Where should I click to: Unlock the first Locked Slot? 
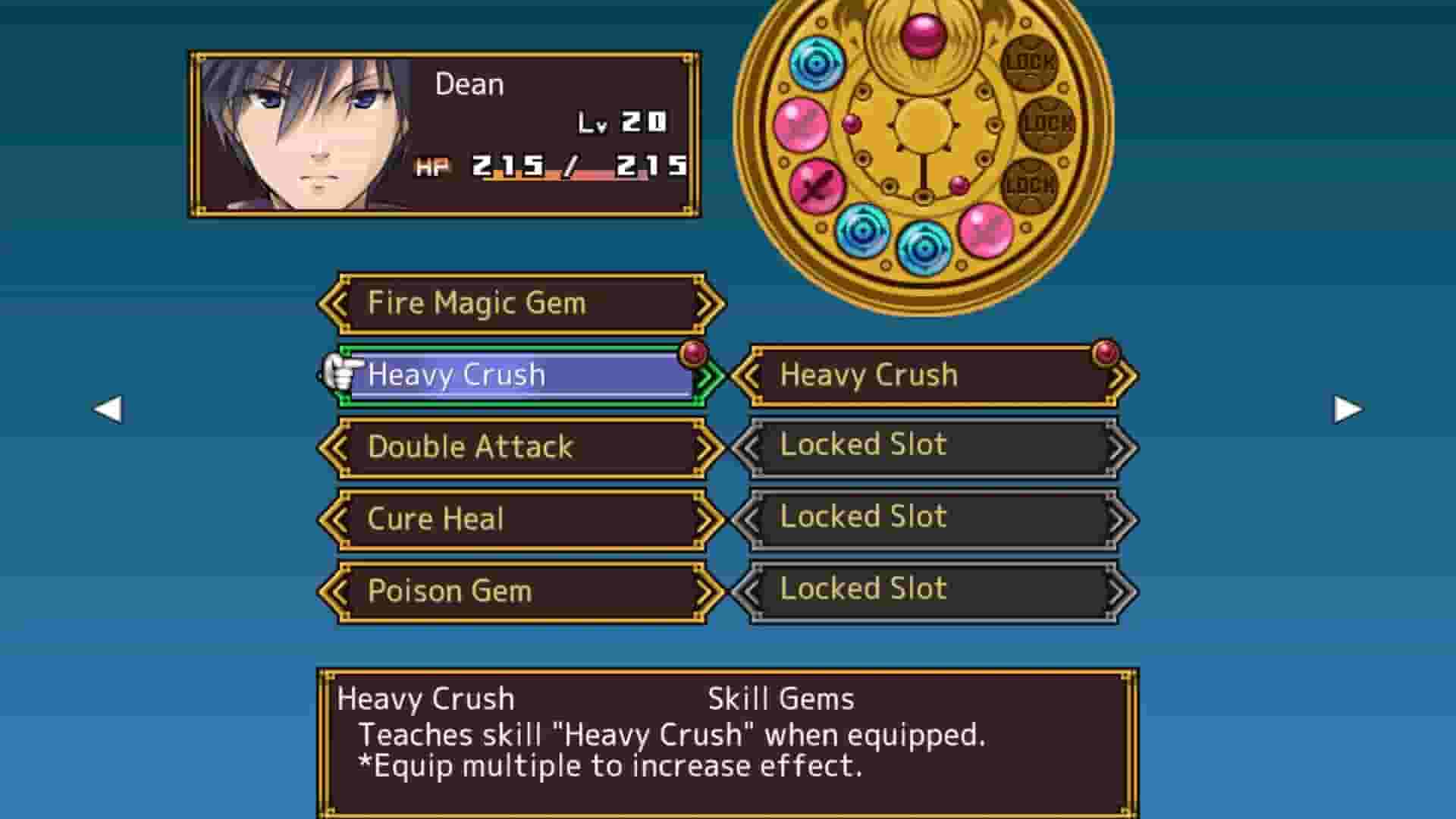pyautogui.click(x=929, y=446)
